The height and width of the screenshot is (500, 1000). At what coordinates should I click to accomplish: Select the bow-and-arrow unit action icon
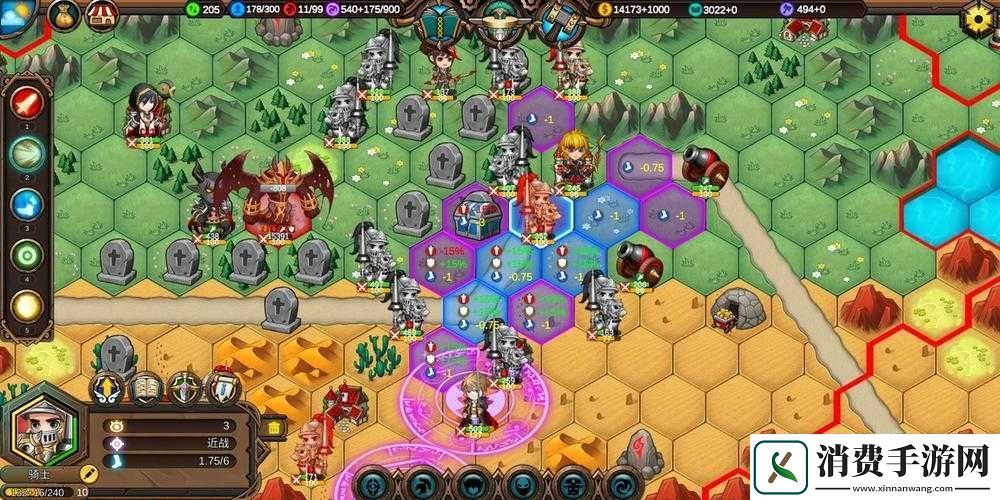point(185,388)
